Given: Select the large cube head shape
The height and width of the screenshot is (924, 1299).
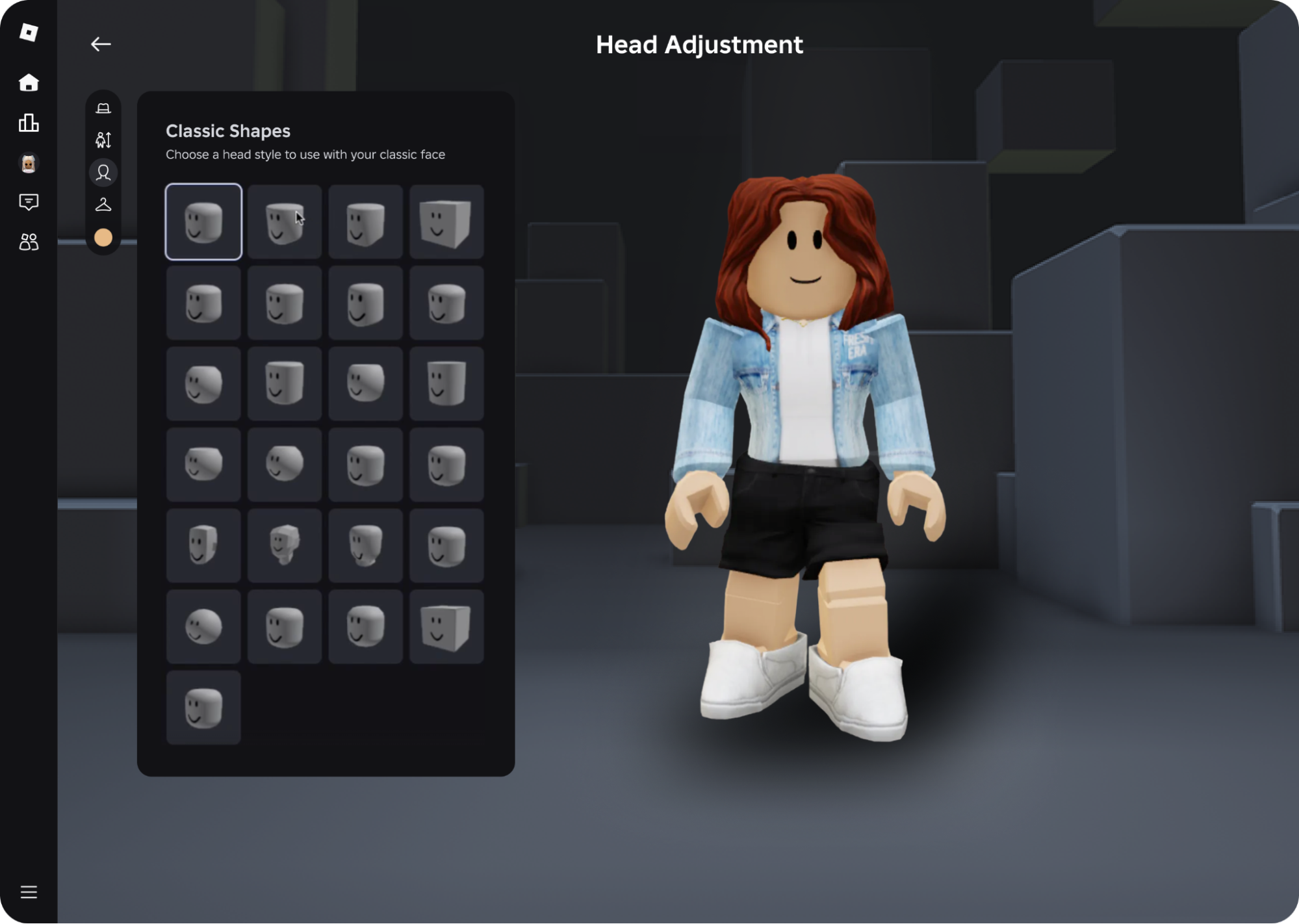Looking at the screenshot, I should tap(446, 627).
